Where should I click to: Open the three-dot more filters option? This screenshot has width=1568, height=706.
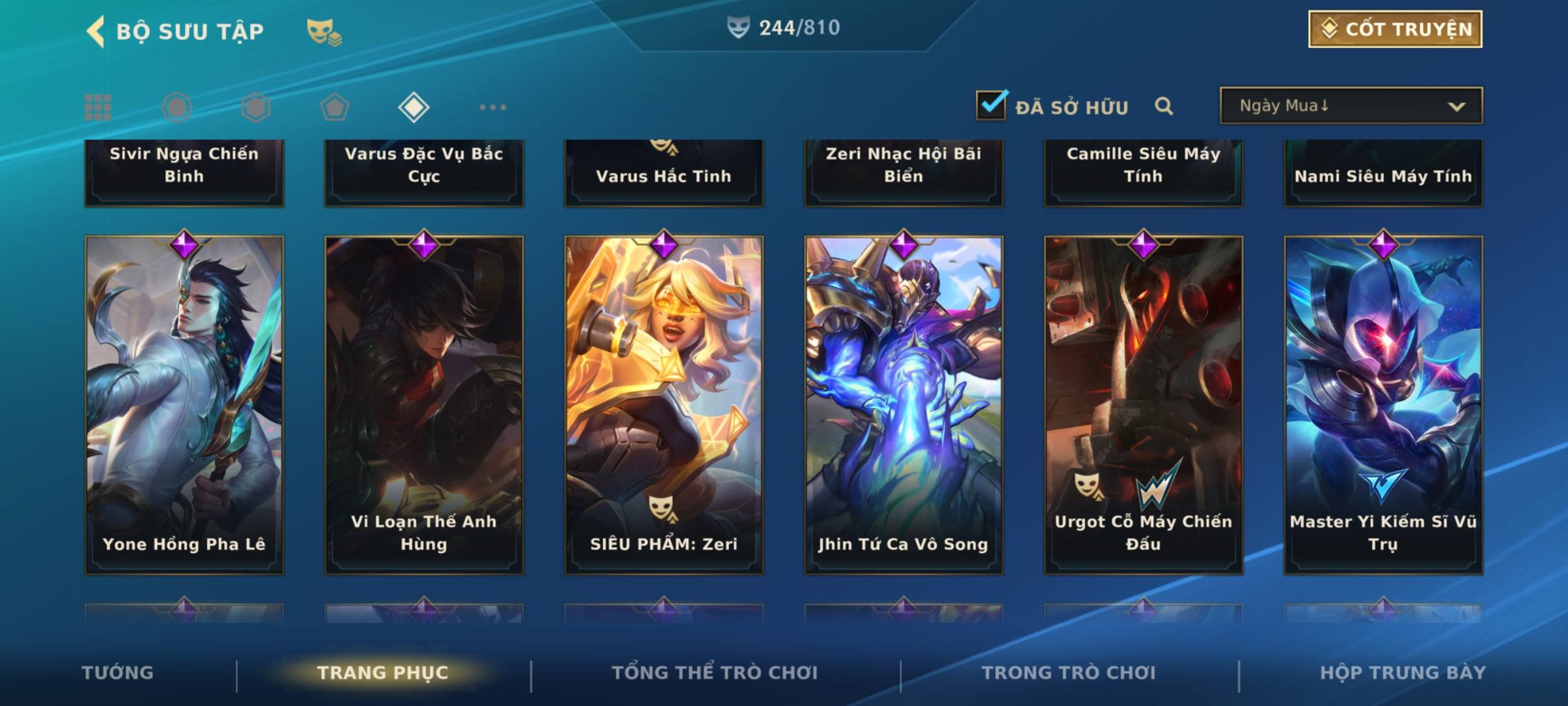click(x=493, y=107)
